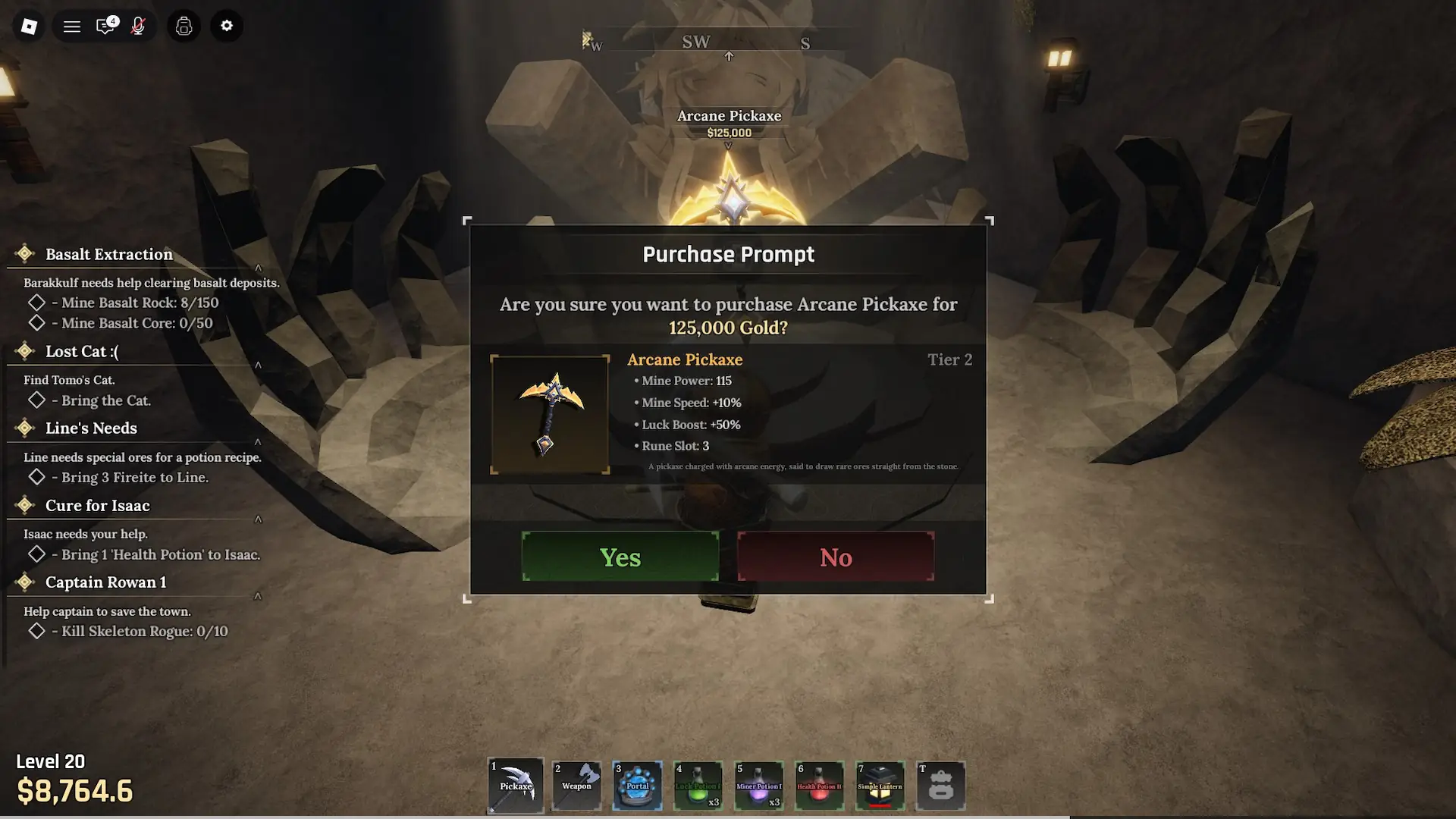Unmute the microphone
Viewport: 1456px width, 819px height.
(x=139, y=25)
